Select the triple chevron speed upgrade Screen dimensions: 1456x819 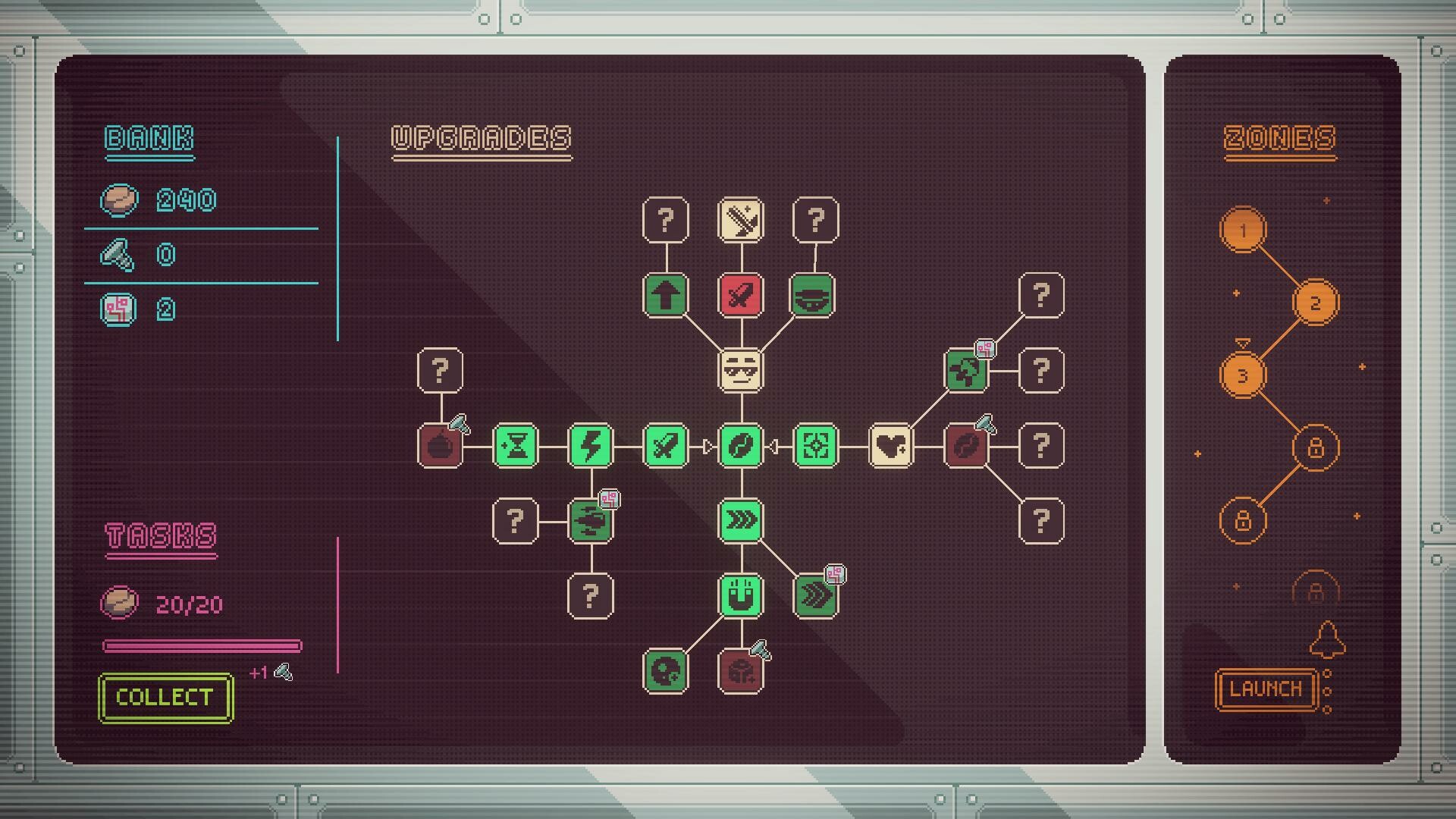tap(741, 521)
